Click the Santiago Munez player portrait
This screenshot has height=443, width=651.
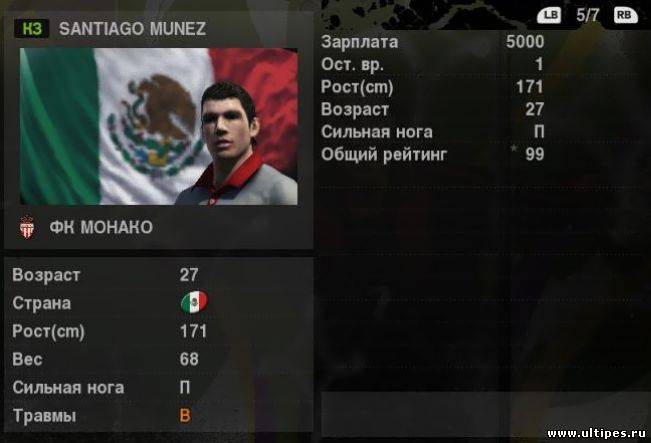pos(232,140)
